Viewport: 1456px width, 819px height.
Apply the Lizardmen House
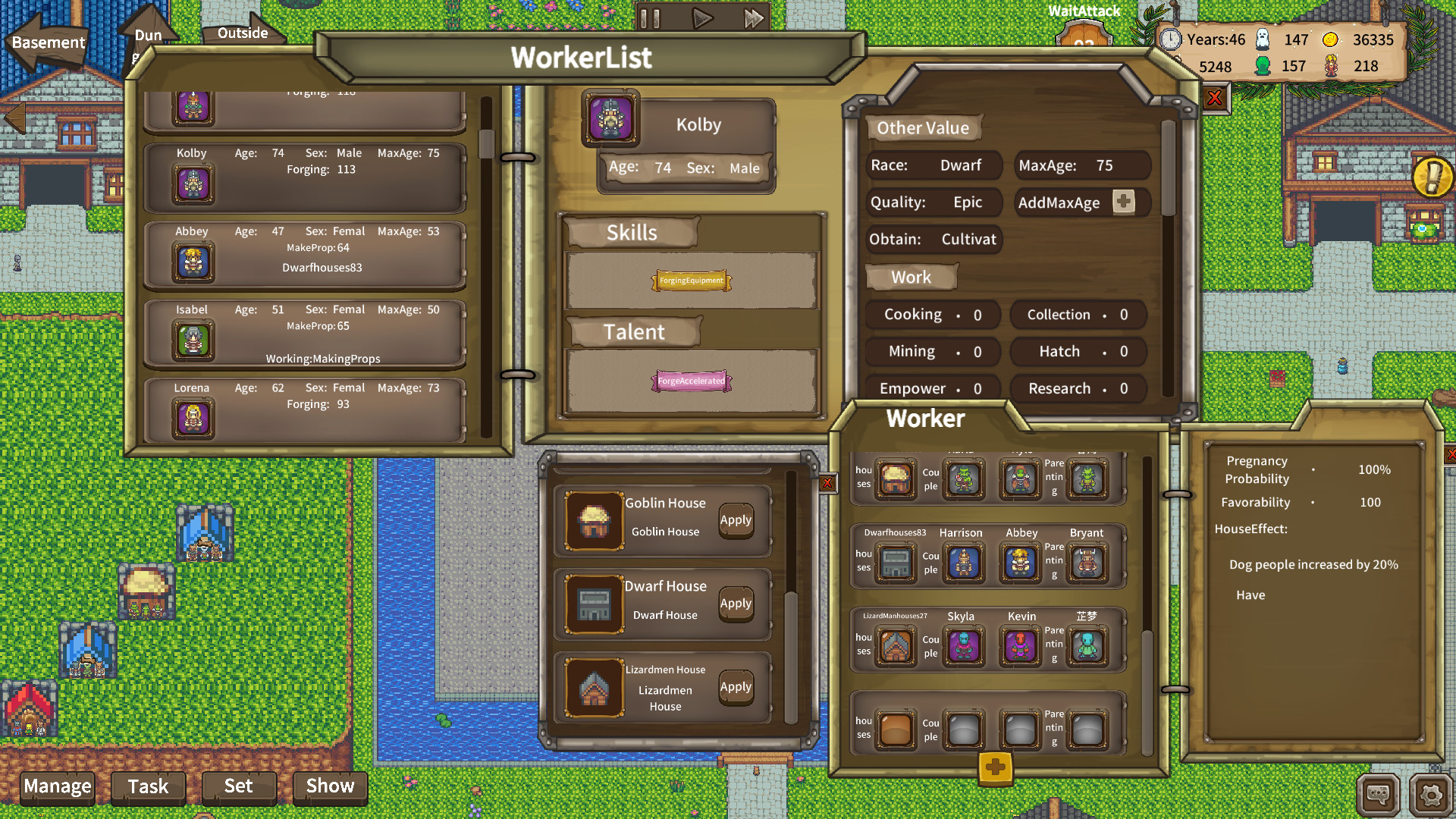[x=736, y=687]
